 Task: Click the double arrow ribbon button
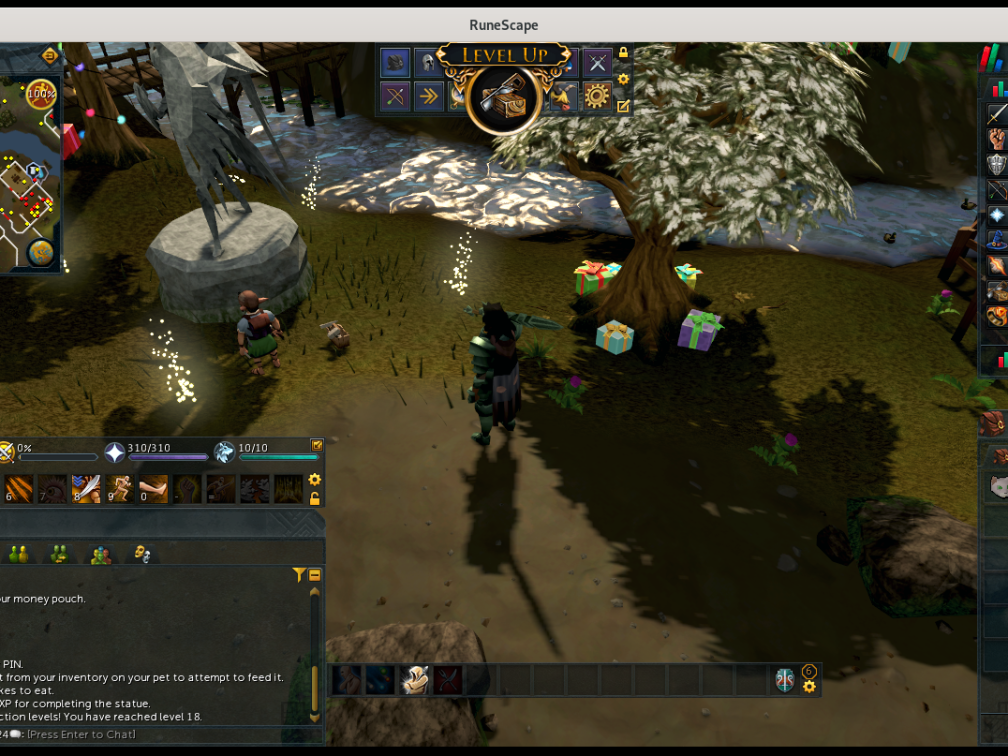[428, 96]
